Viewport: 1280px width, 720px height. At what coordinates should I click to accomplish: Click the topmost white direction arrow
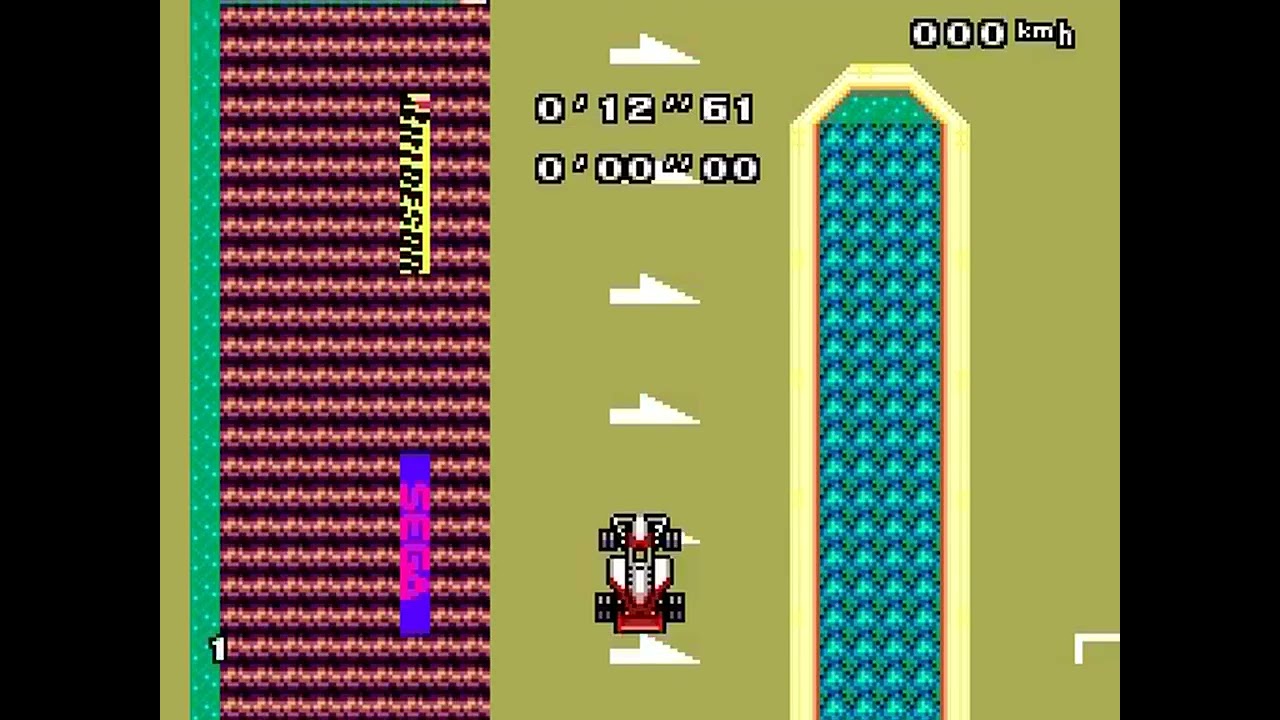tap(652, 48)
